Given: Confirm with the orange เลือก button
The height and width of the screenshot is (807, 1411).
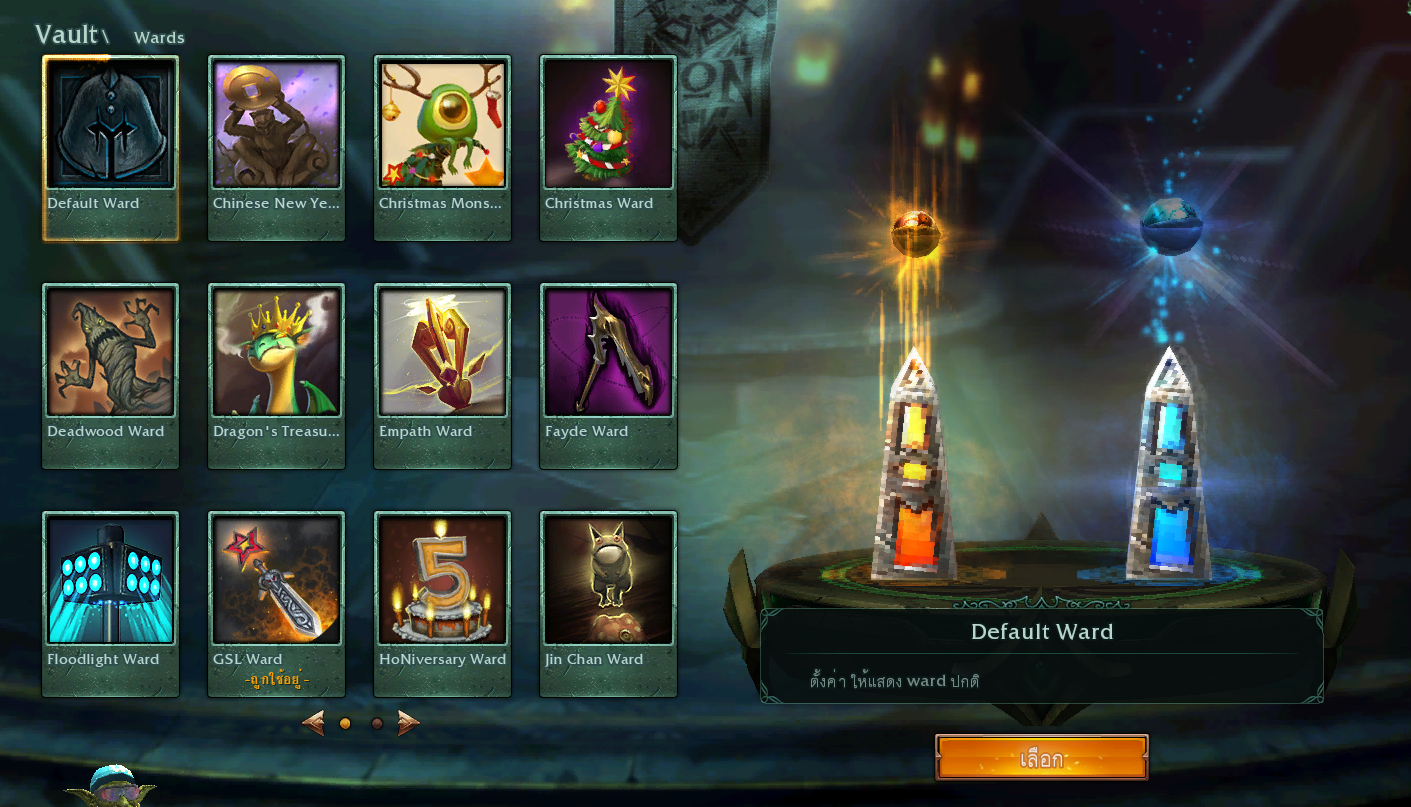Looking at the screenshot, I should point(1041,758).
